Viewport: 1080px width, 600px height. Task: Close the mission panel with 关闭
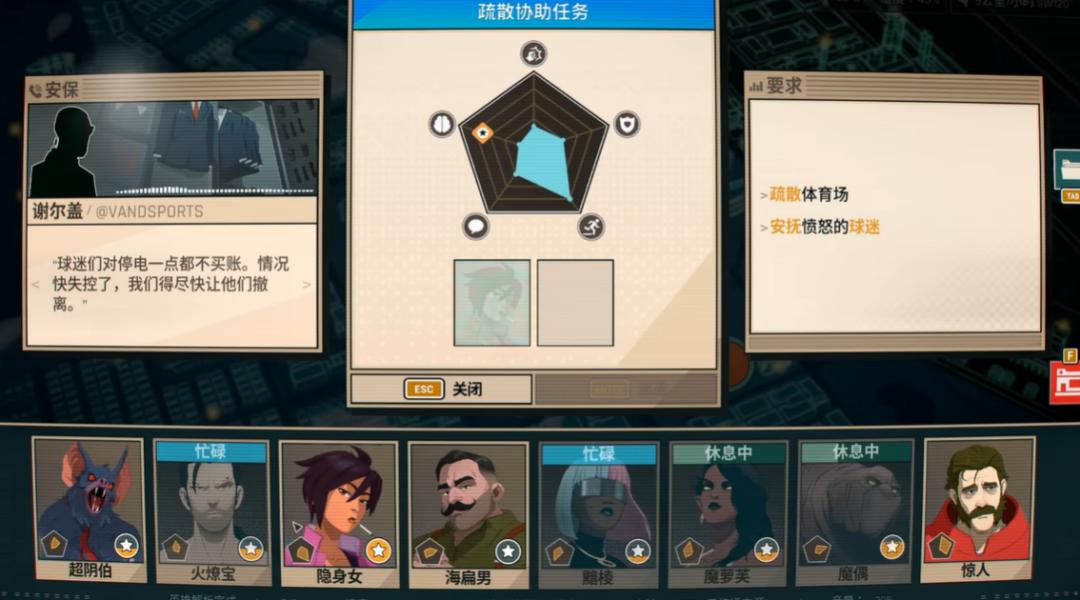pyautogui.click(x=441, y=389)
